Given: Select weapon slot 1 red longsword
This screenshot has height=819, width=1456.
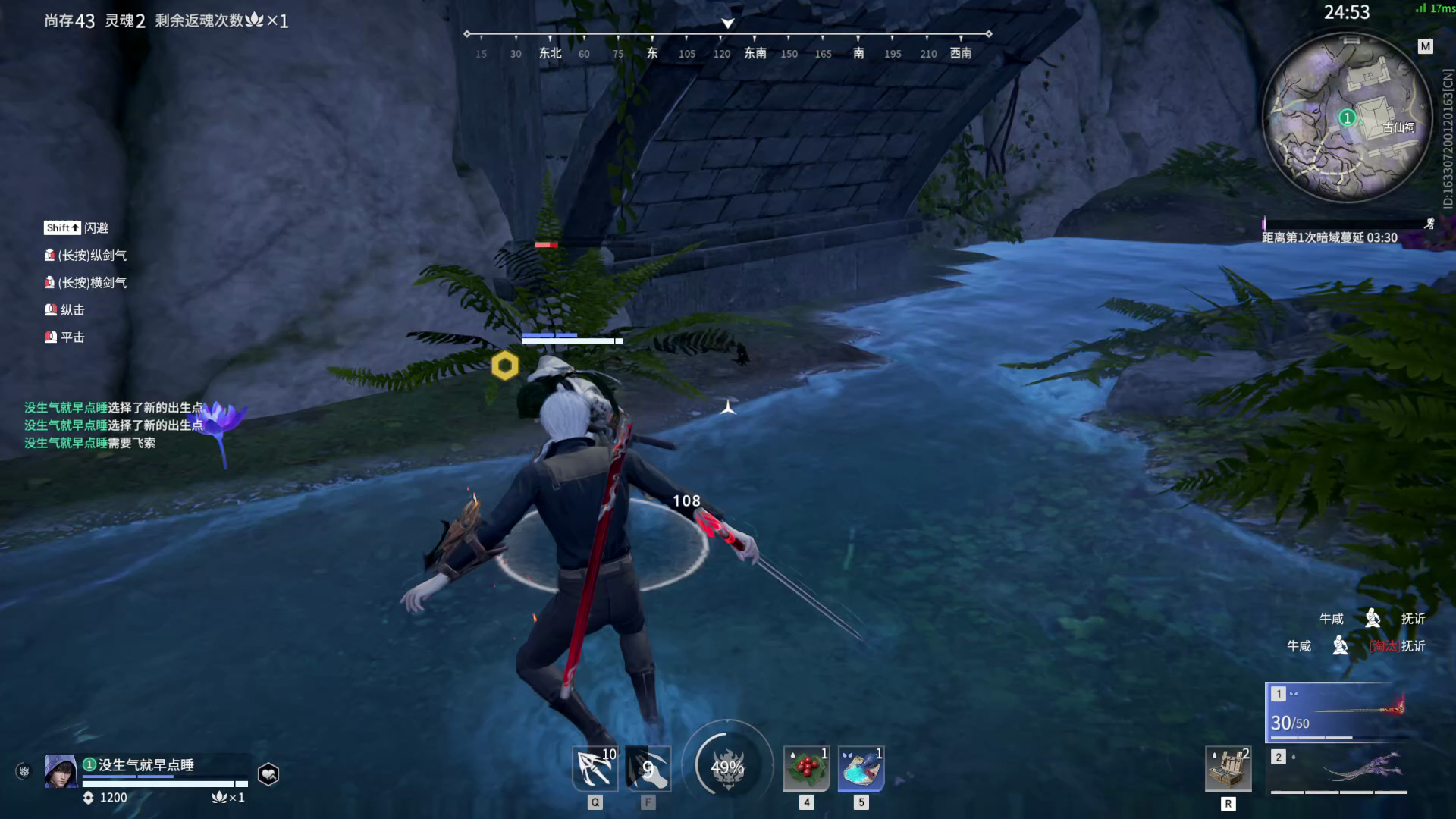Looking at the screenshot, I should 1338,713.
